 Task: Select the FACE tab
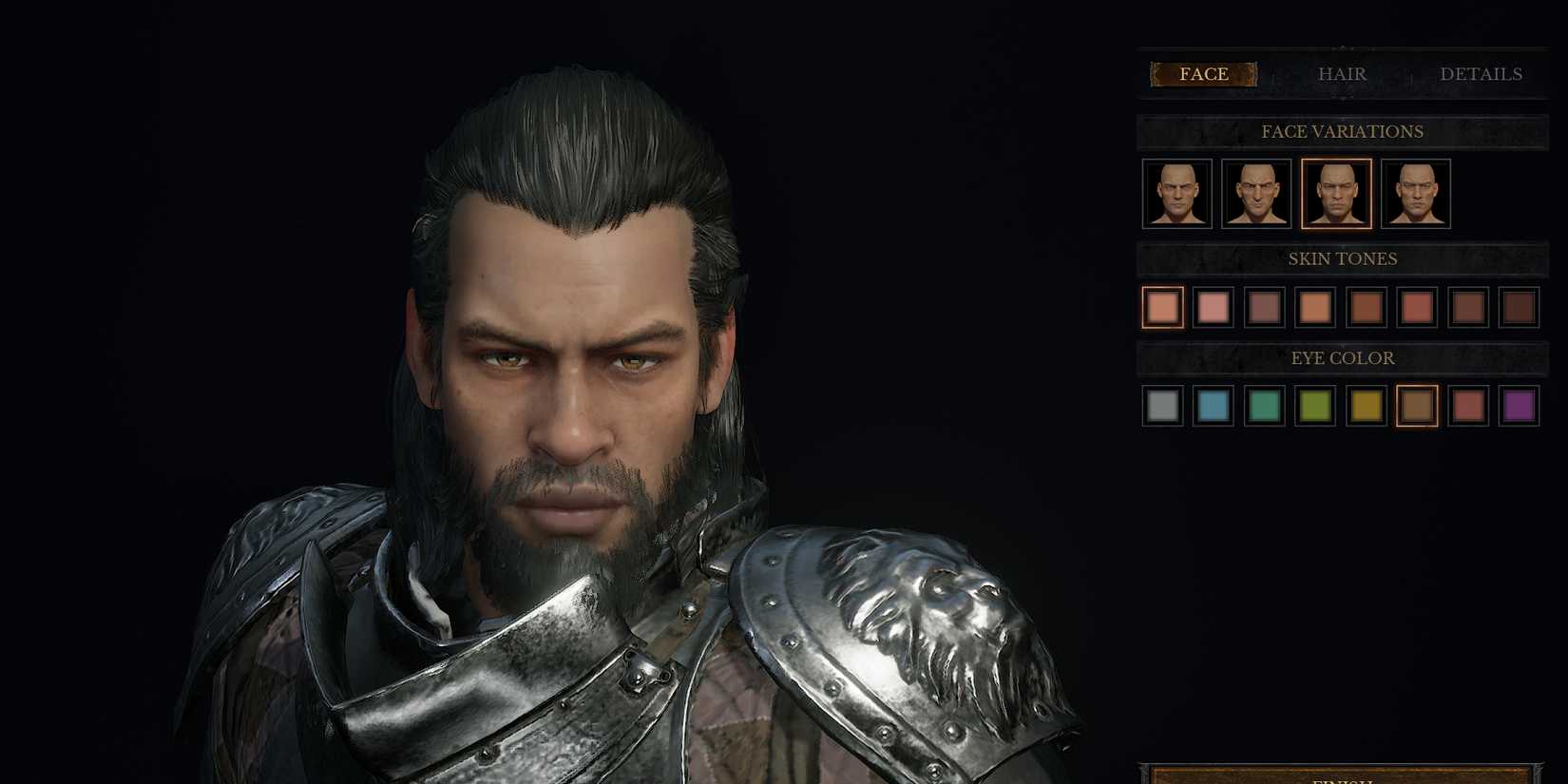(1203, 73)
